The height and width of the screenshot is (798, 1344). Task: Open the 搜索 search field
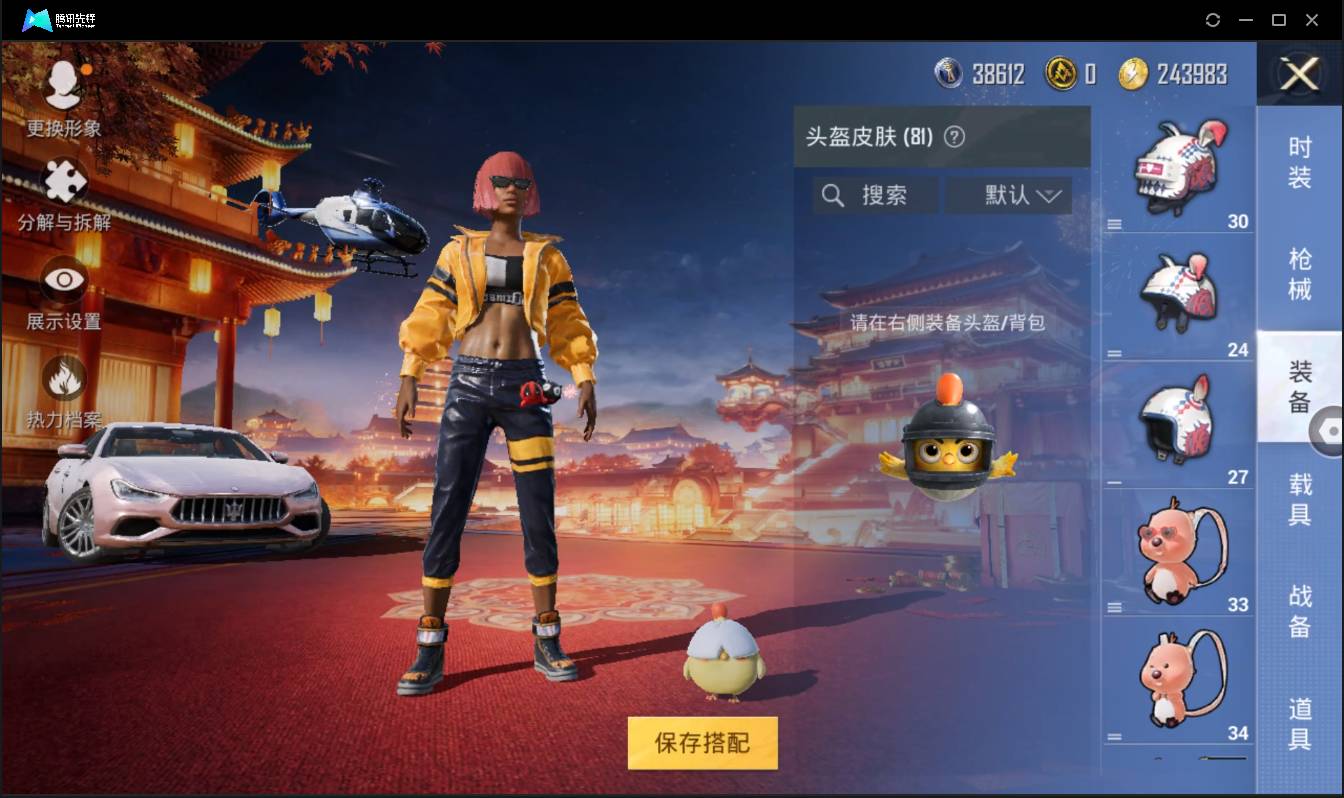click(874, 195)
